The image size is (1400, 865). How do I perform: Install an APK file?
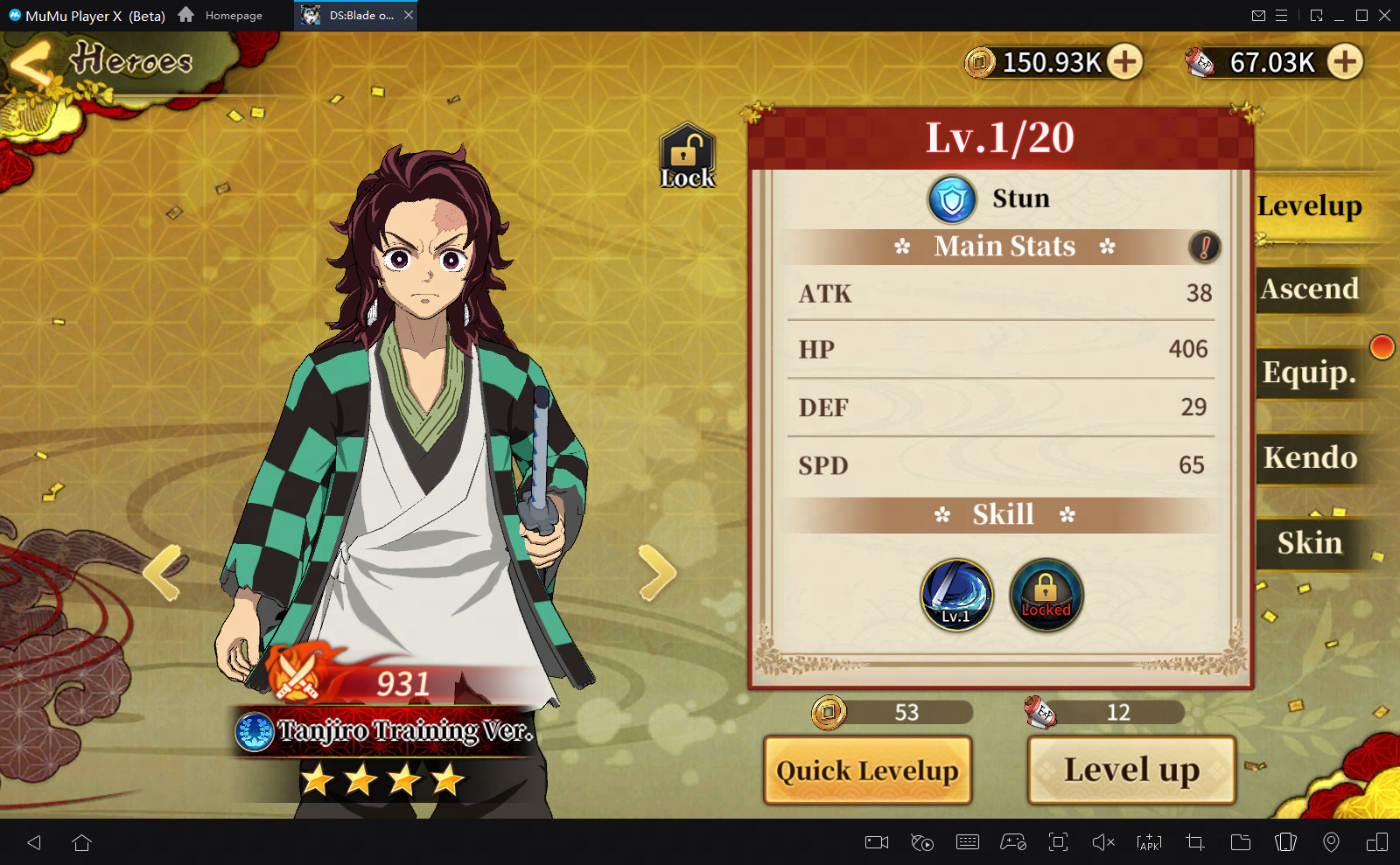coord(1147,842)
